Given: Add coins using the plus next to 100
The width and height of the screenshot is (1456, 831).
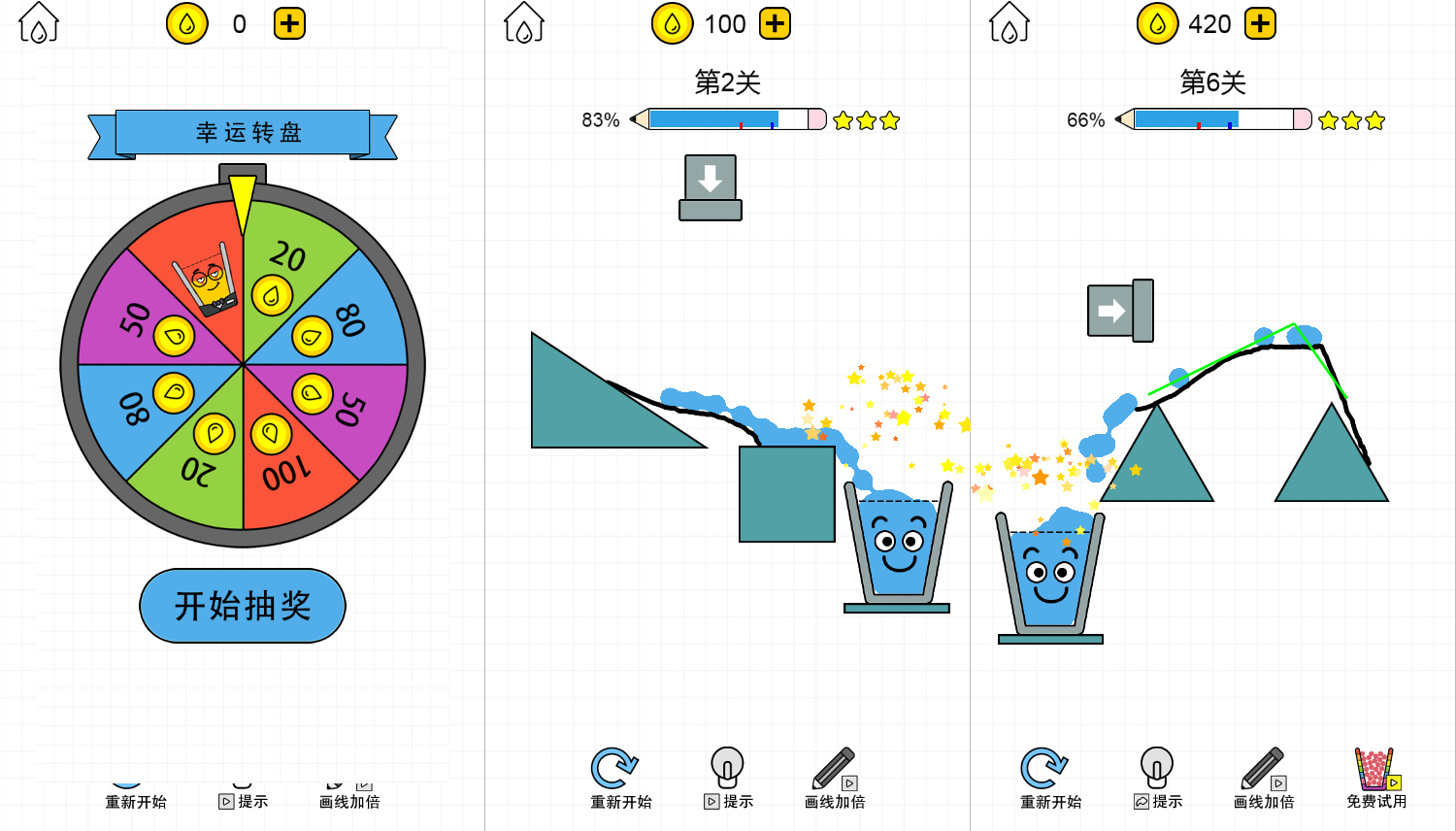Looking at the screenshot, I should click(x=775, y=23).
